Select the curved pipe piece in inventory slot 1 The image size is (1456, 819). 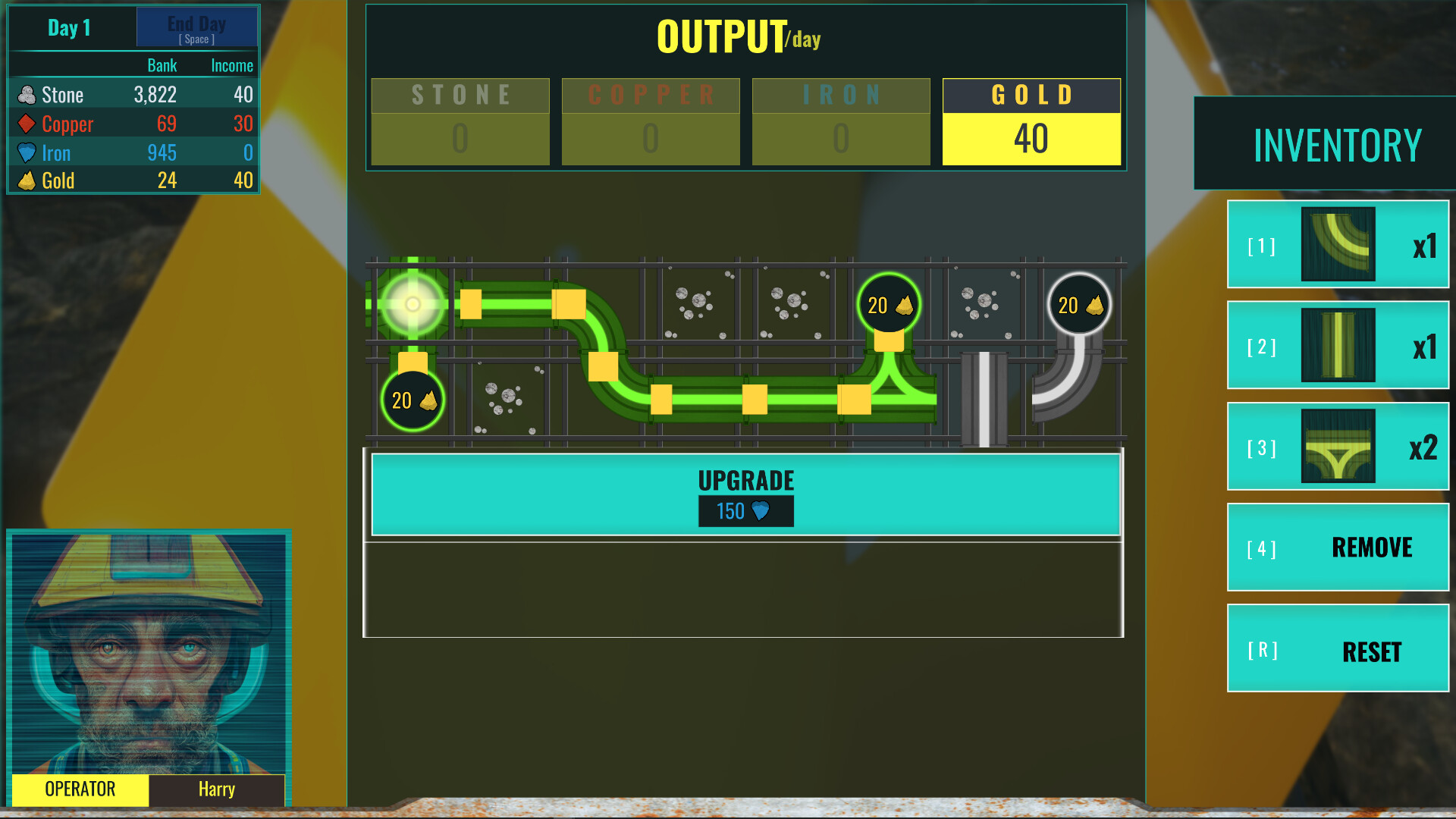(1337, 244)
